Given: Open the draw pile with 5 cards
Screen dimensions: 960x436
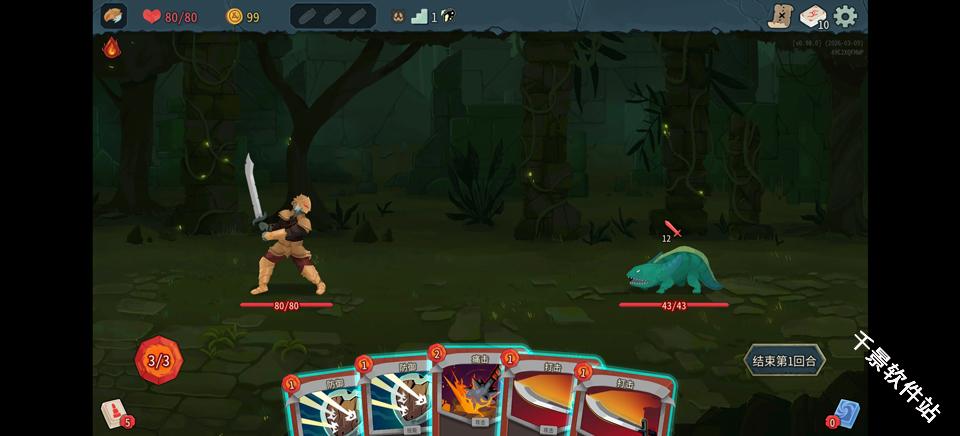Looking at the screenshot, I should [x=113, y=413].
